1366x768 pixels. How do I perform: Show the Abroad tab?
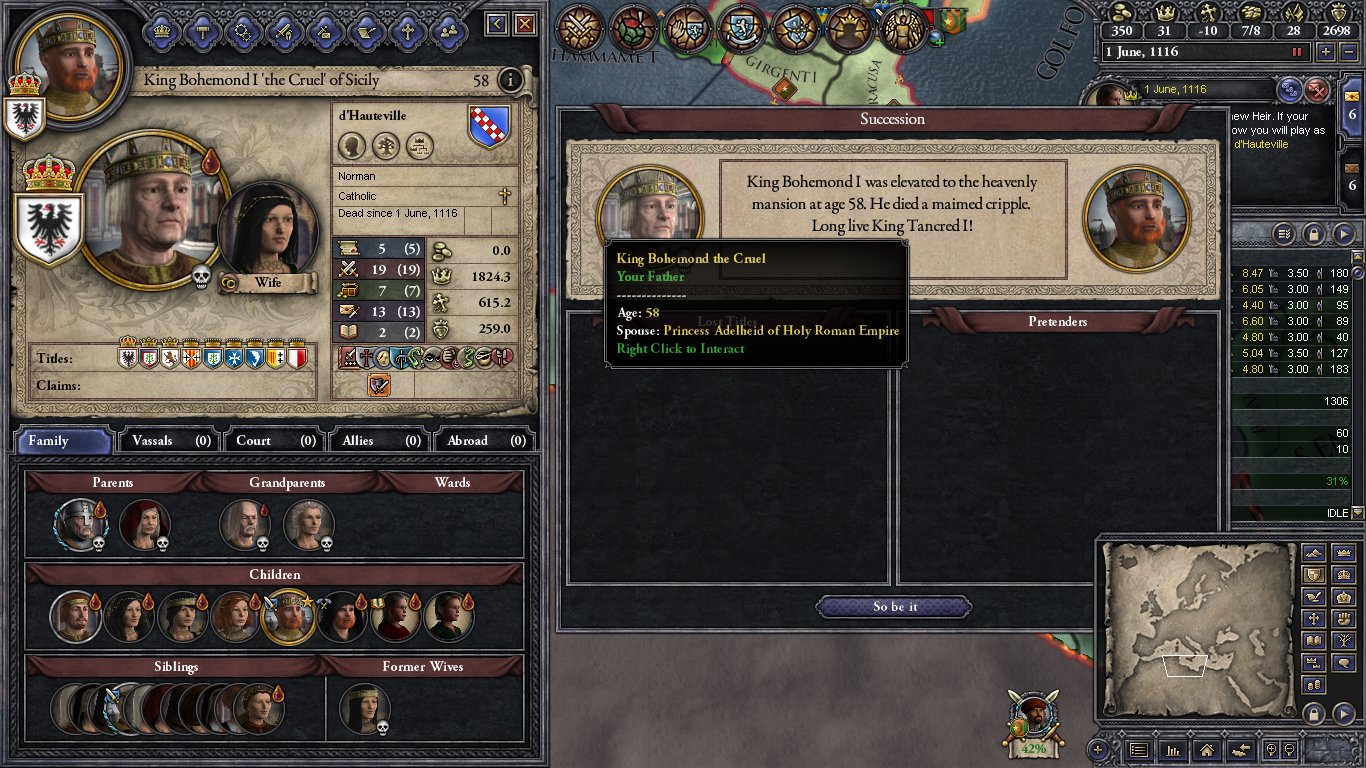(484, 440)
